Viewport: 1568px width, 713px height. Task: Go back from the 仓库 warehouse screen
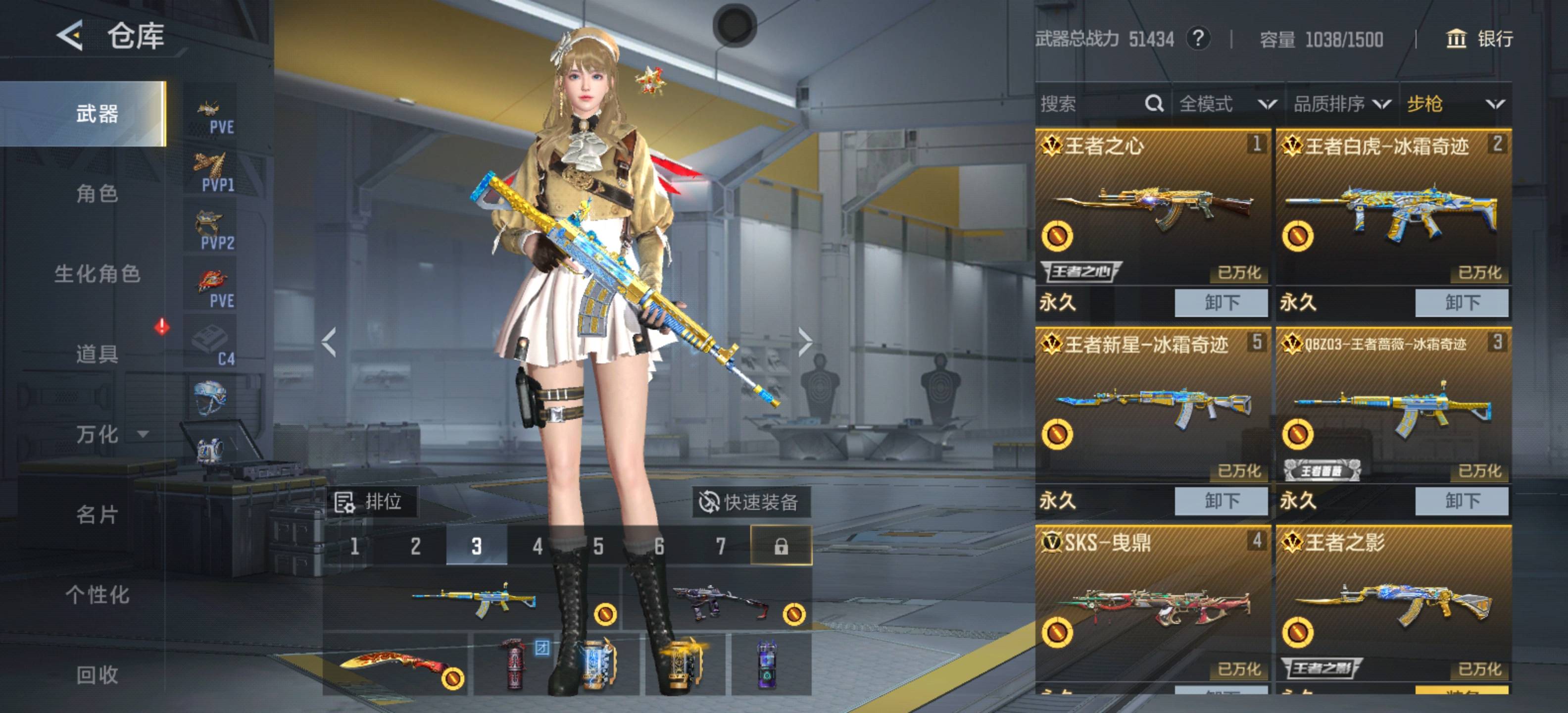(70, 35)
